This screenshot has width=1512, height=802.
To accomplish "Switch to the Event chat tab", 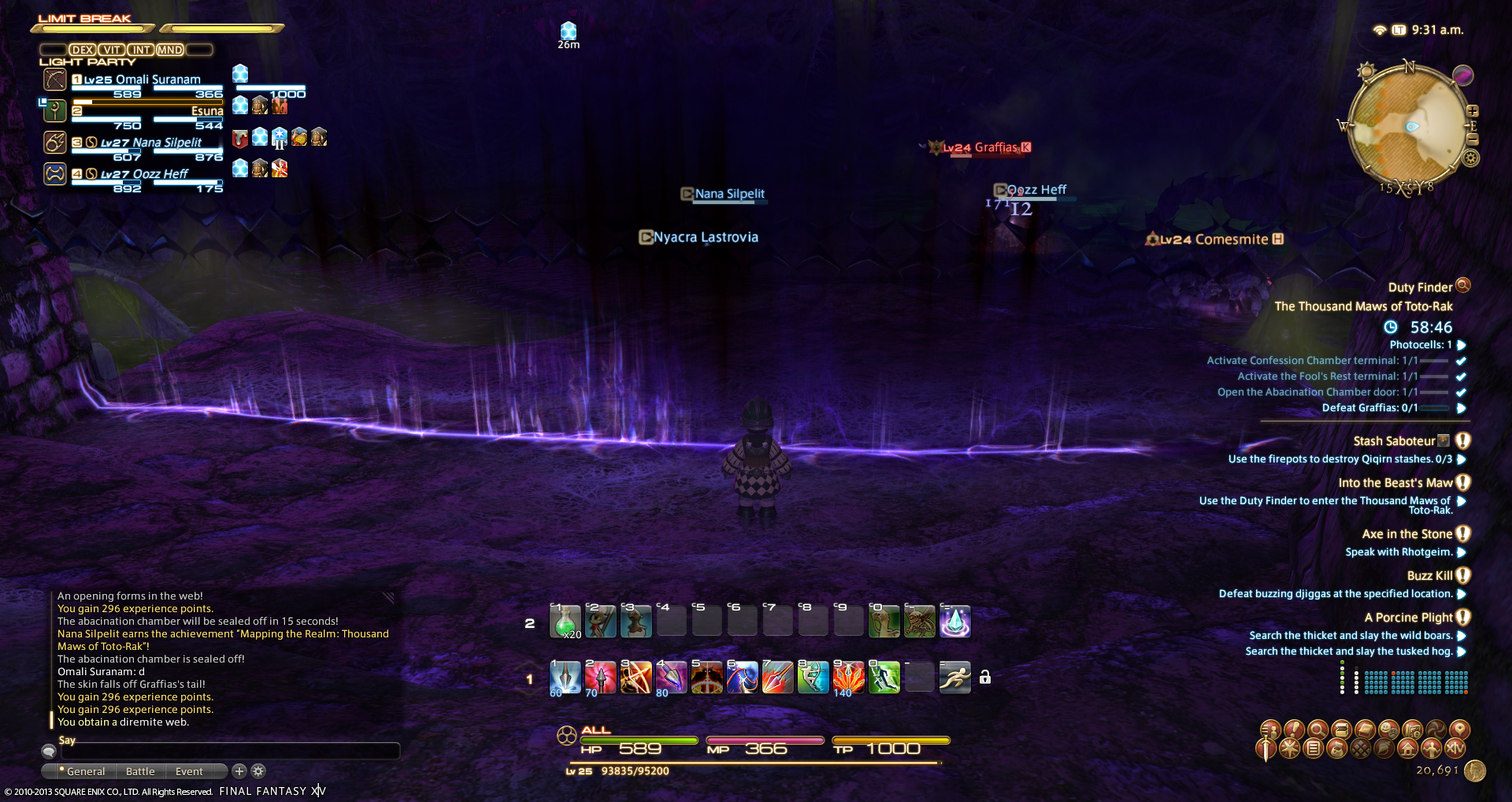I will [x=189, y=771].
